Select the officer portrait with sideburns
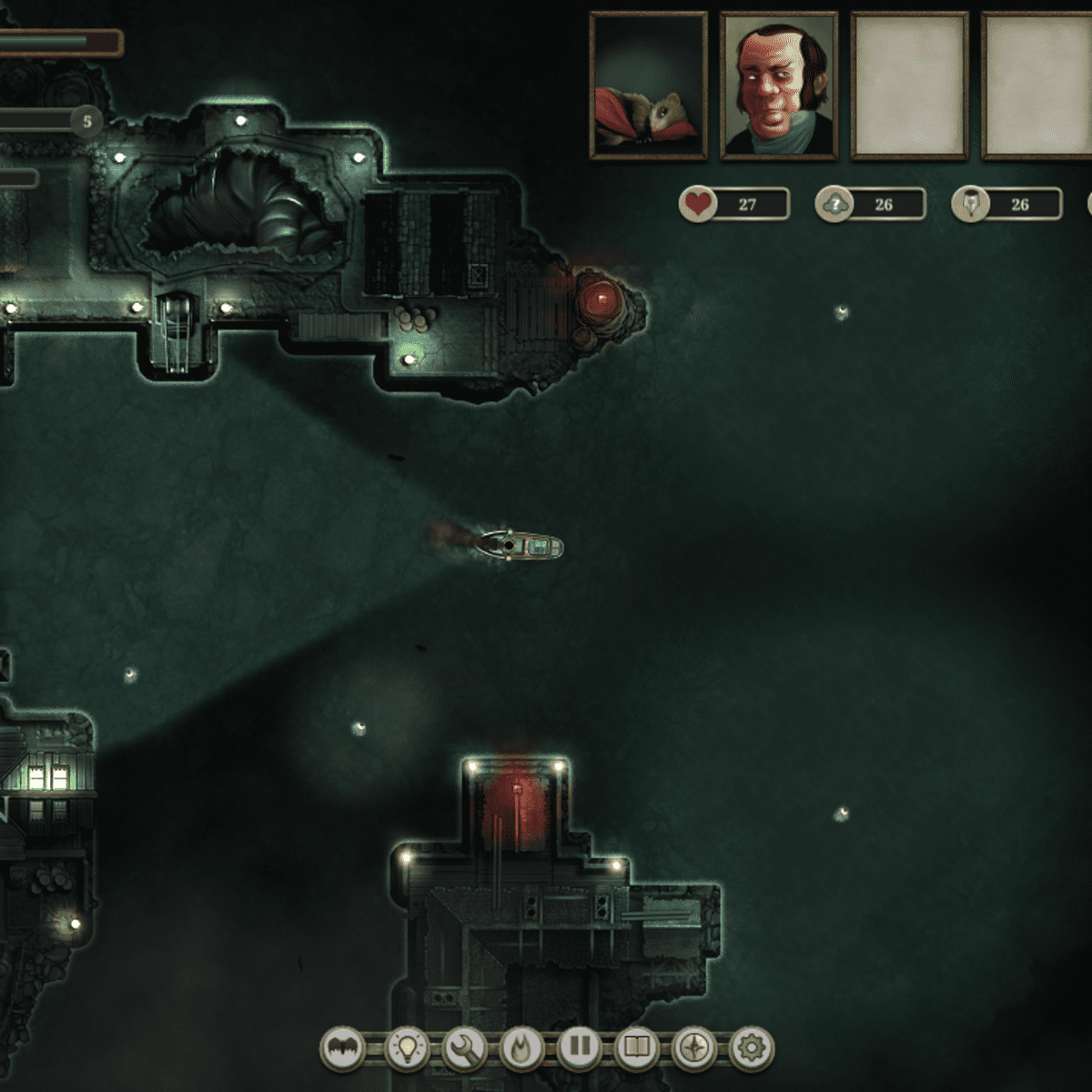1092x1092 pixels. pos(779,86)
